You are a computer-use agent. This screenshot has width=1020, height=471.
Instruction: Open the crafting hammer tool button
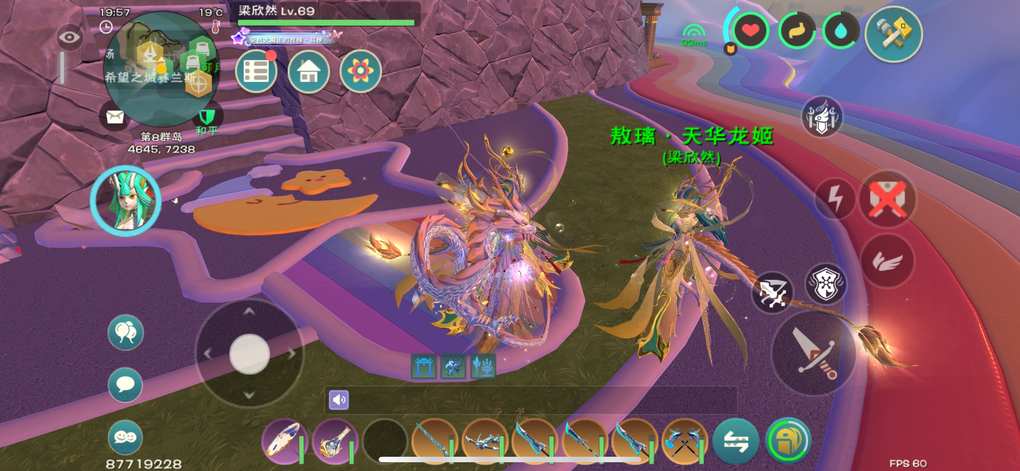[x=892, y=34]
